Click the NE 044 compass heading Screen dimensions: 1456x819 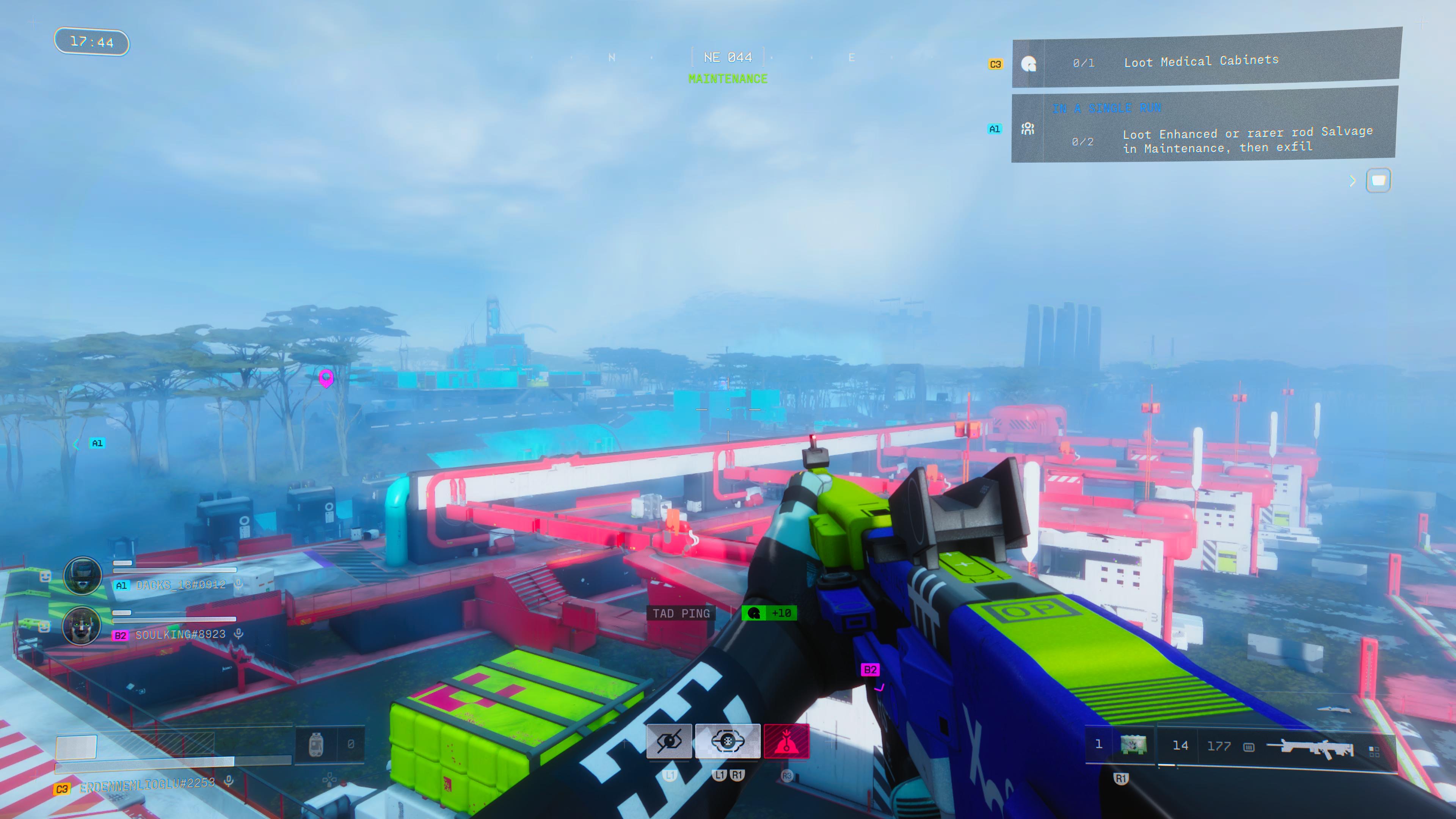[x=728, y=57]
